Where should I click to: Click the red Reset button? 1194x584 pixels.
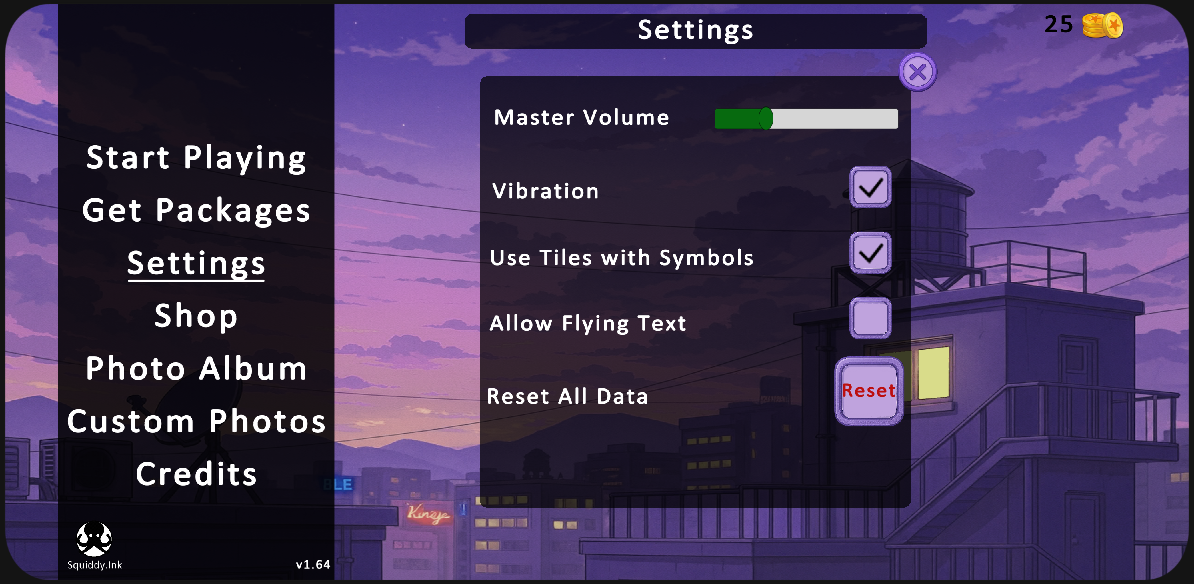[868, 391]
